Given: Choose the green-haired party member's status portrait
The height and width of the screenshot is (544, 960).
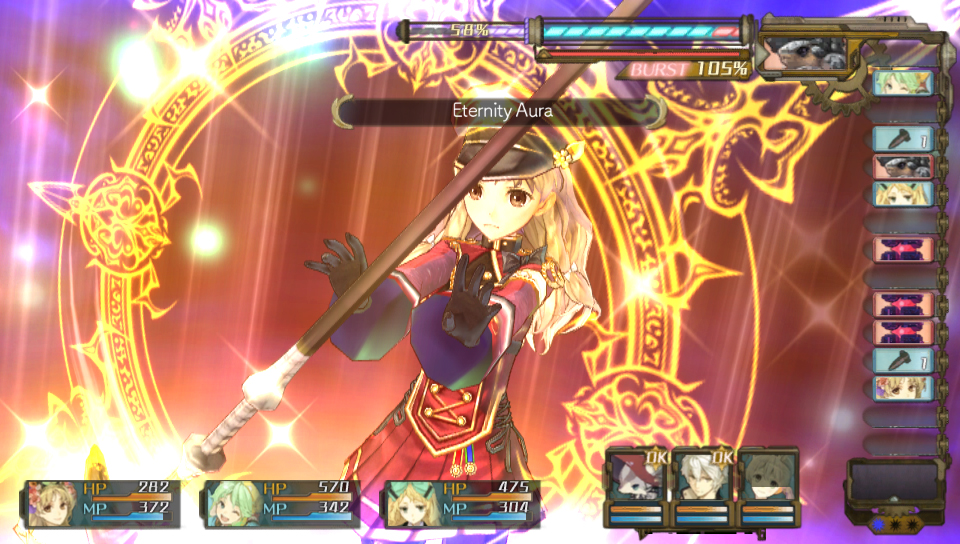Looking at the screenshot, I should (226, 501).
